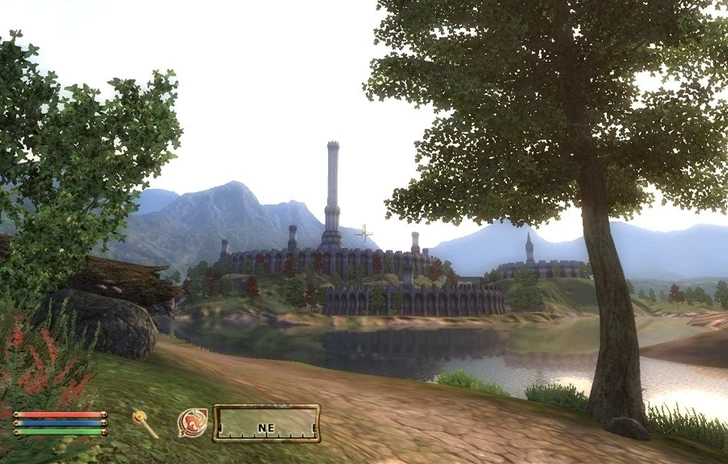Click the compass showing NE heading
This screenshot has height=464, width=728.
266,423
